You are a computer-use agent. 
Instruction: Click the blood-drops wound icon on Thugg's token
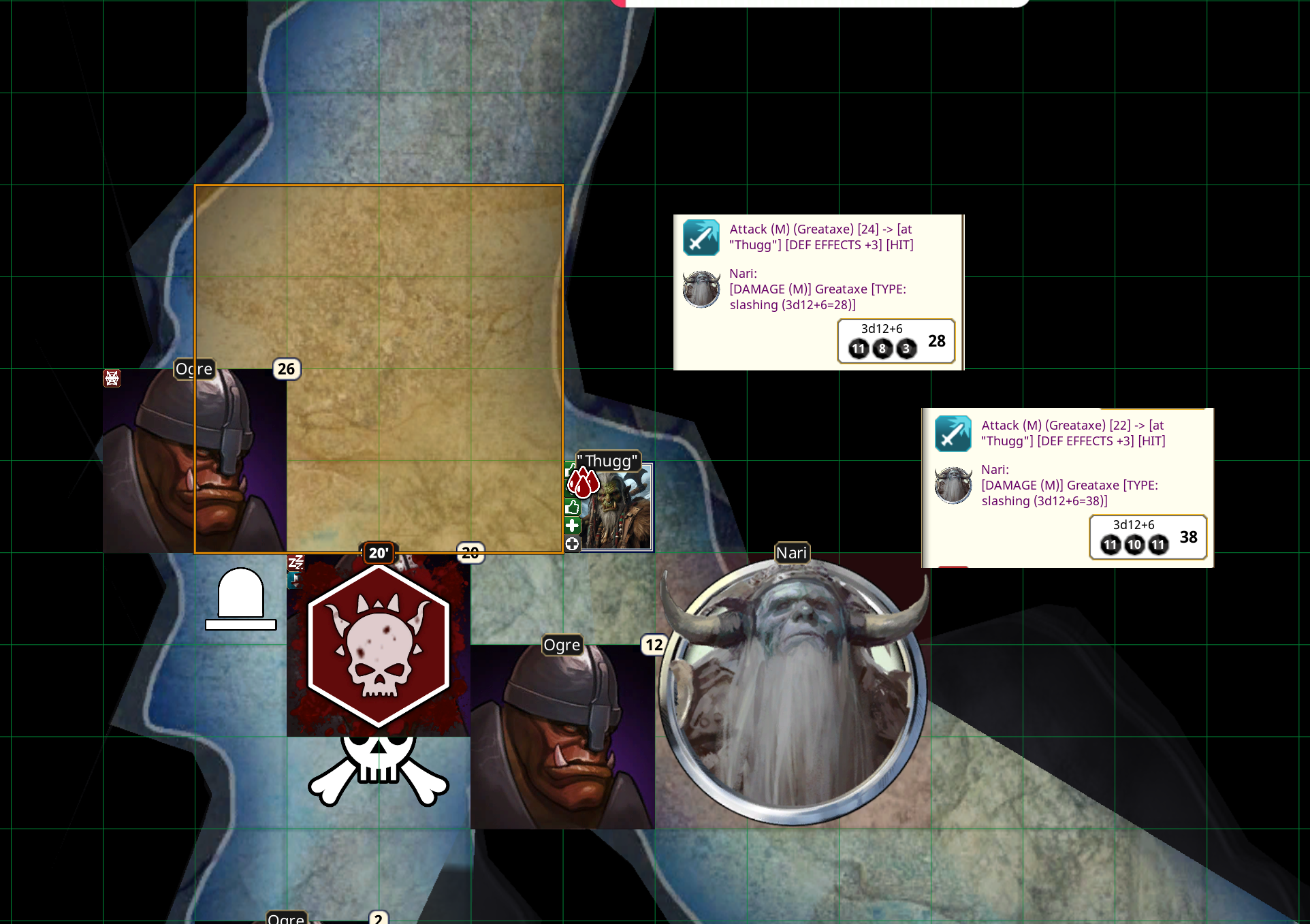coord(584,483)
